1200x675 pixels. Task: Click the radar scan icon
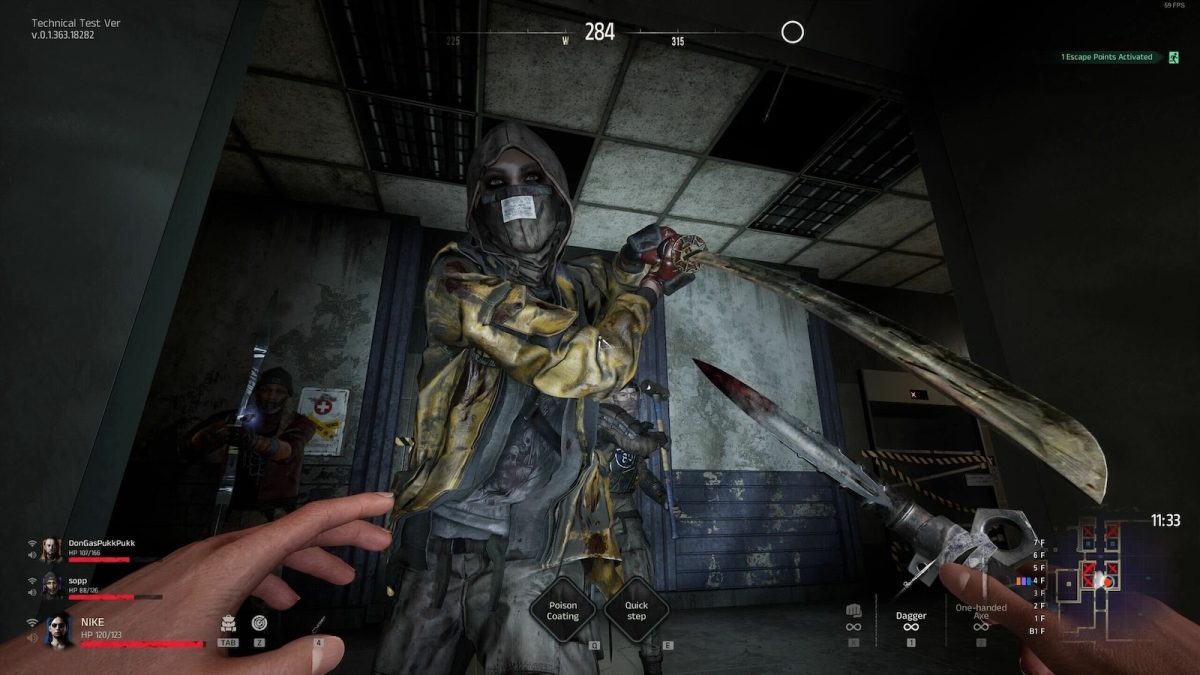tap(260, 623)
